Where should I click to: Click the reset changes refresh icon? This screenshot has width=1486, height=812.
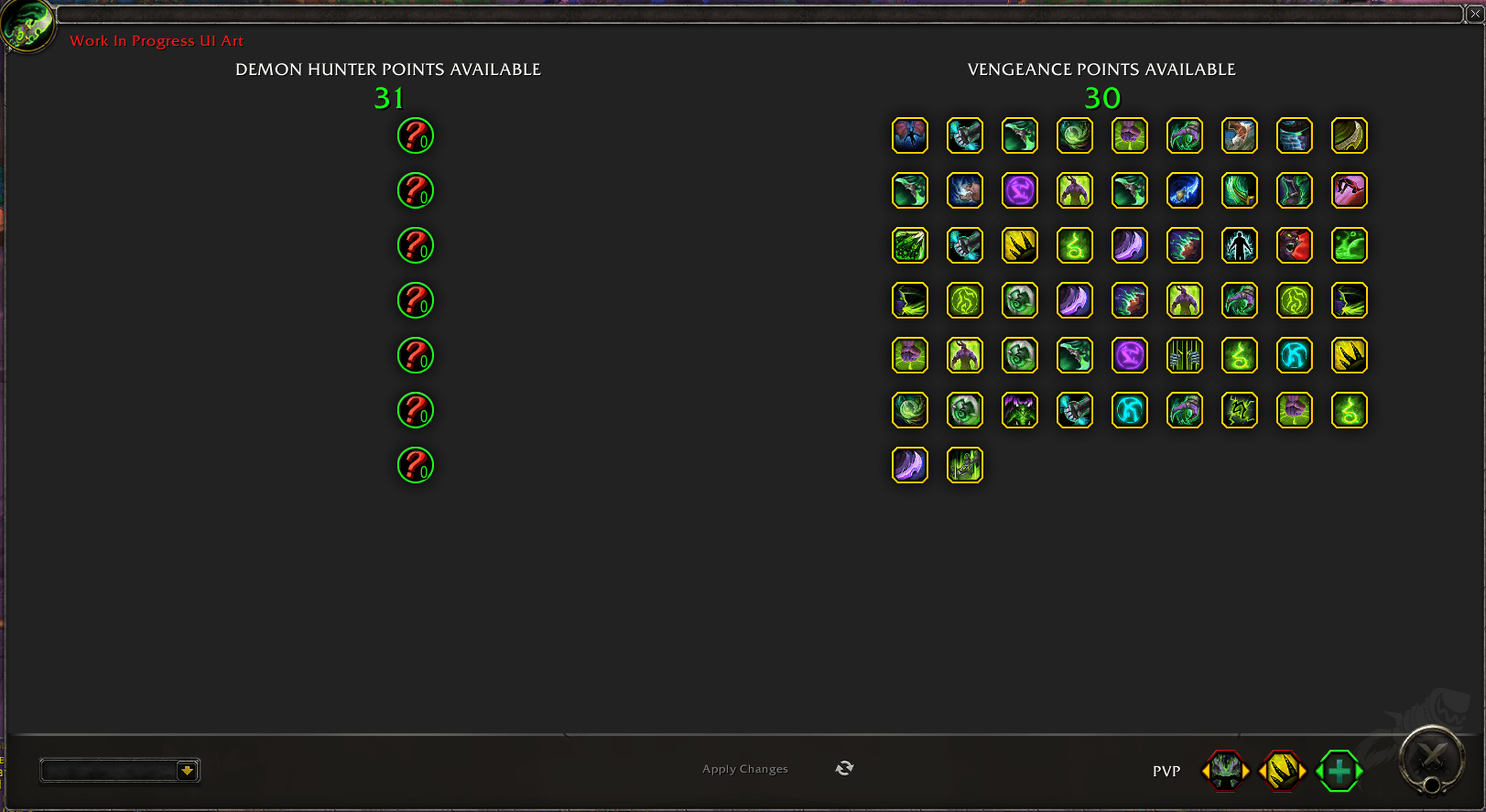coord(843,769)
